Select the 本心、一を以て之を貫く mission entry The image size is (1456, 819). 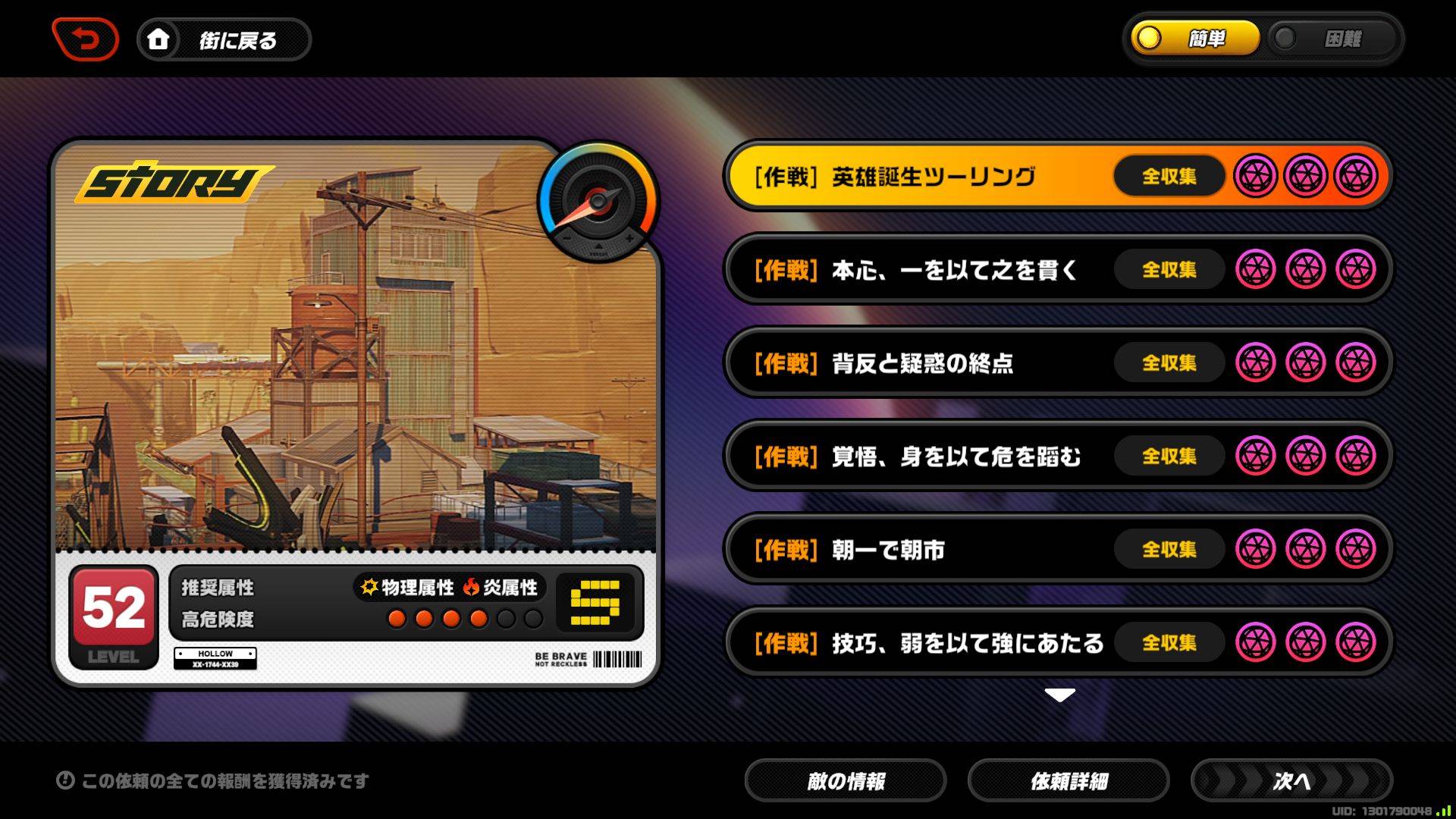click(x=948, y=270)
